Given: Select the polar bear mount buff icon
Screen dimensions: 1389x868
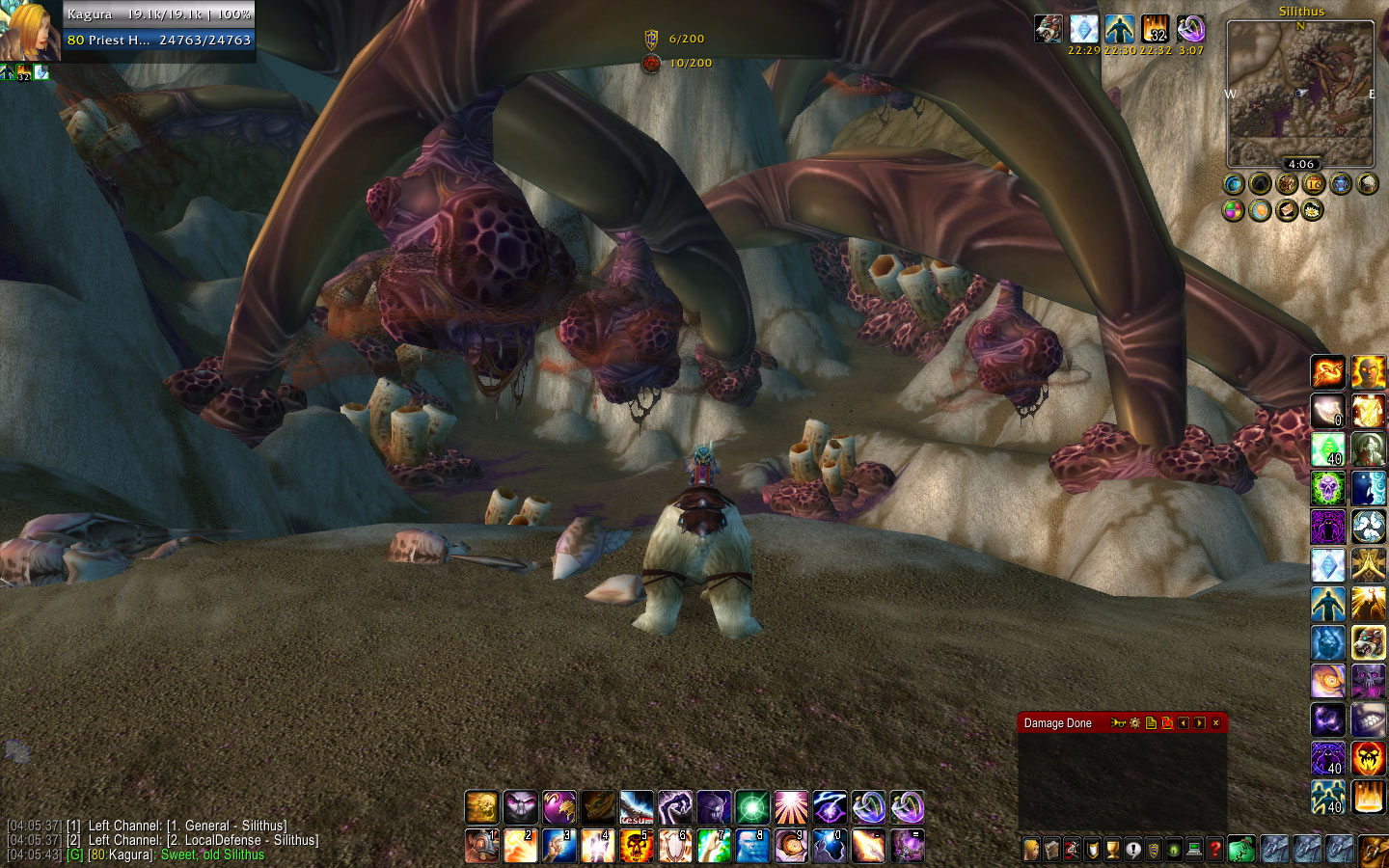Looking at the screenshot, I should pos(1049,29).
